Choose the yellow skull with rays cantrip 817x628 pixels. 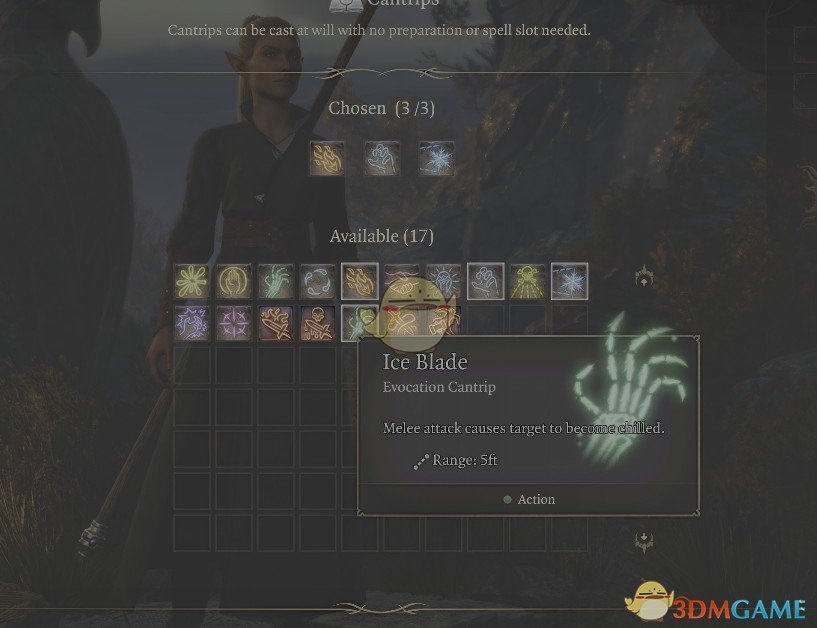527,281
